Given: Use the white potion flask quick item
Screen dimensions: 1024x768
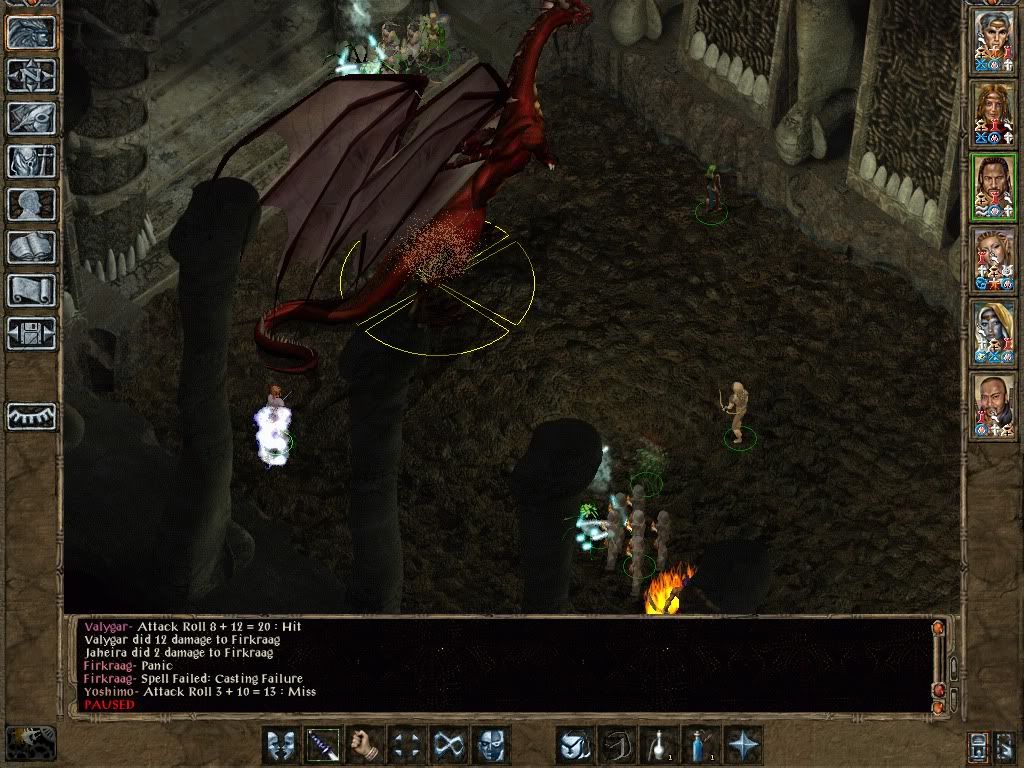Looking at the screenshot, I should [659, 745].
